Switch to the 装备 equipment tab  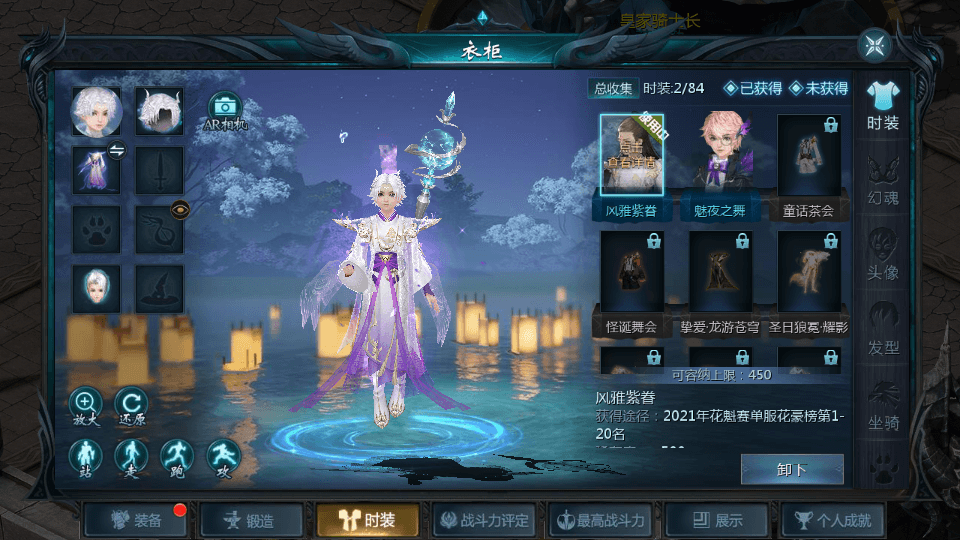click(x=138, y=520)
